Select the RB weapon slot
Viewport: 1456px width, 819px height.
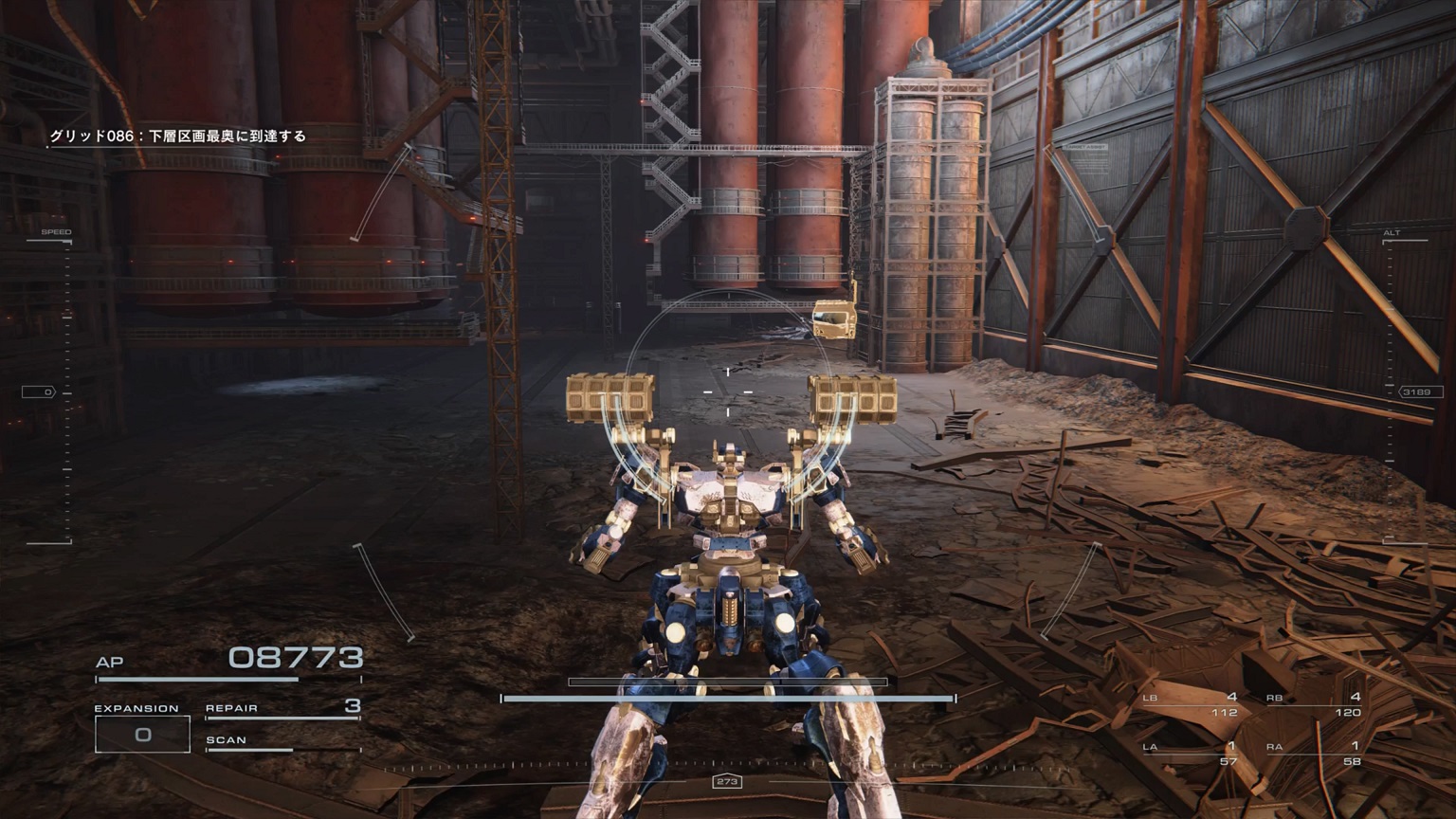click(1314, 704)
